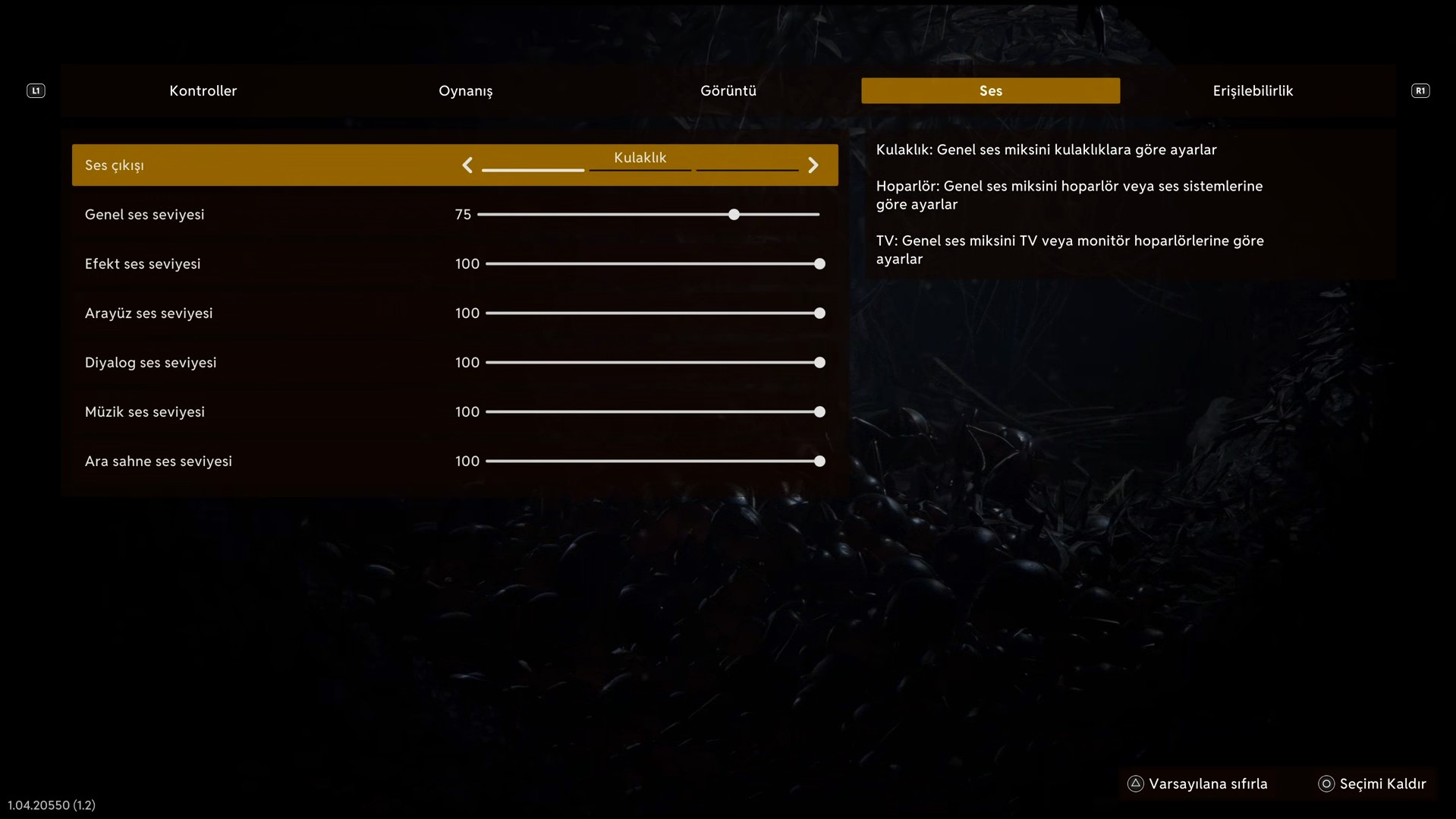Switch to the Kontroller tab
Image resolution: width=1456 pixels, height=819 pixels.
pyautogui.click(x=203, y=91)
